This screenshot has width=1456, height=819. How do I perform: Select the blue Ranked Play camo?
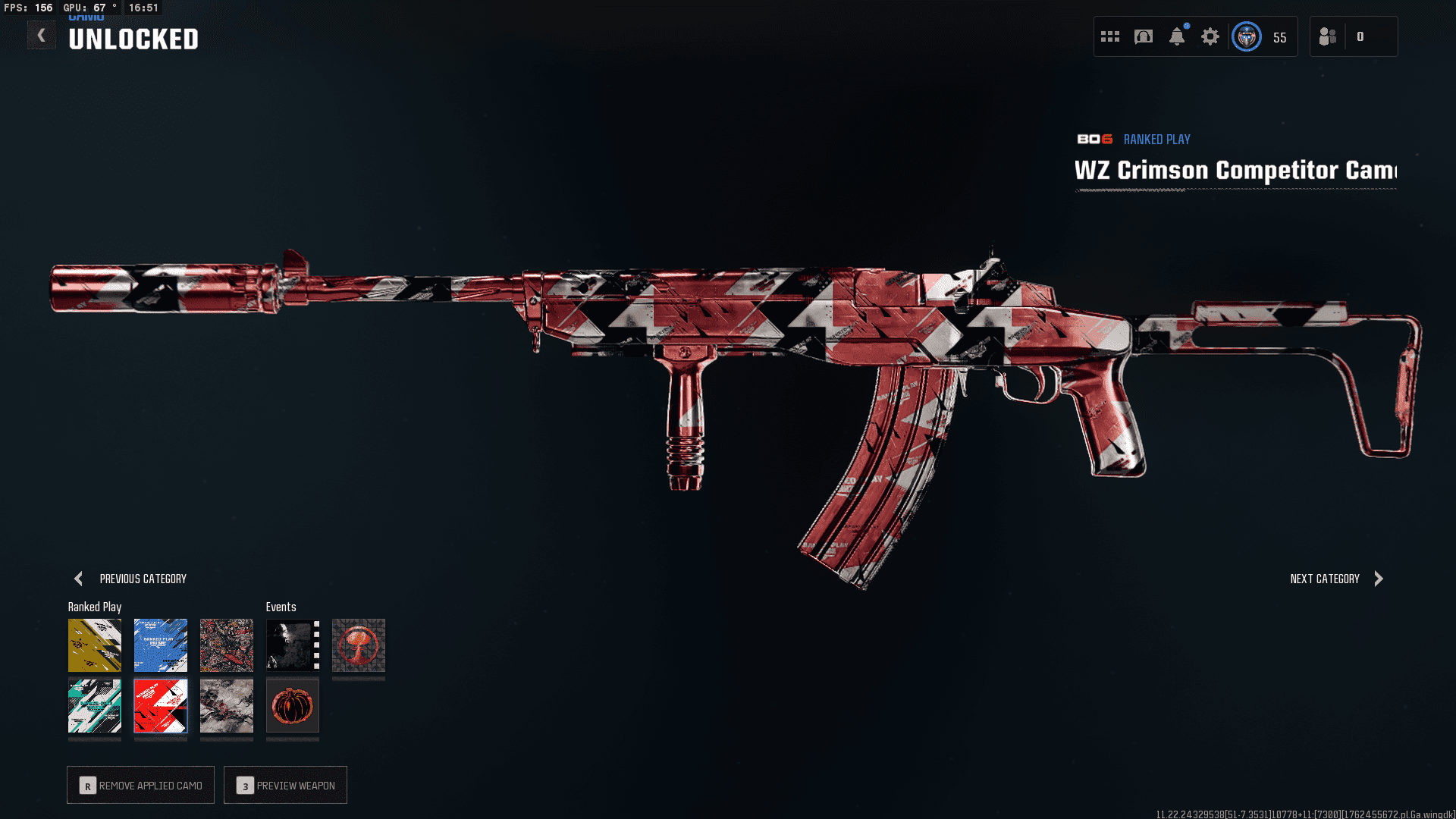click(161, 645)
